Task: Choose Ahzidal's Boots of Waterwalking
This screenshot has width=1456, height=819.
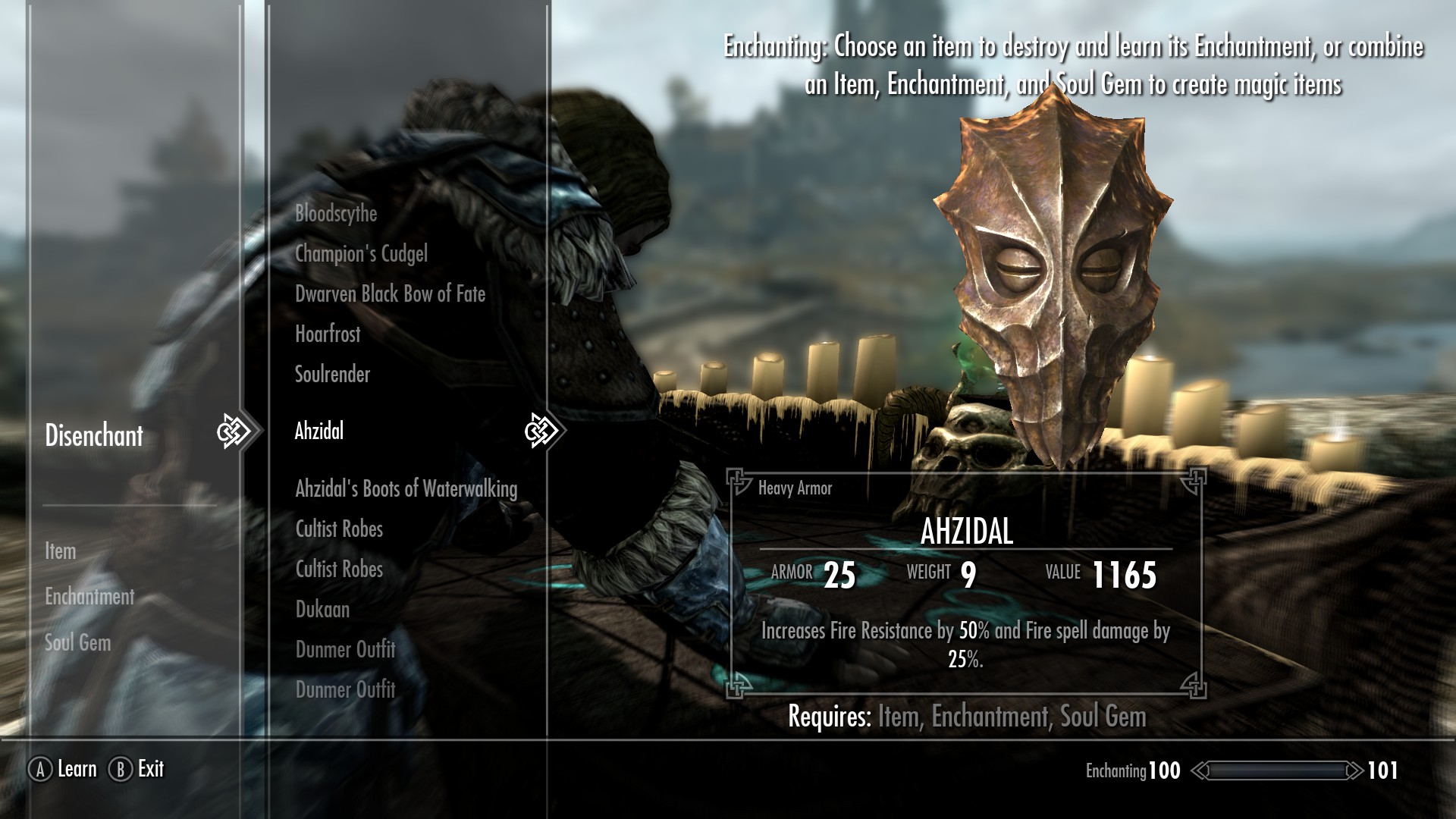Action: click(x=406, y=489)
